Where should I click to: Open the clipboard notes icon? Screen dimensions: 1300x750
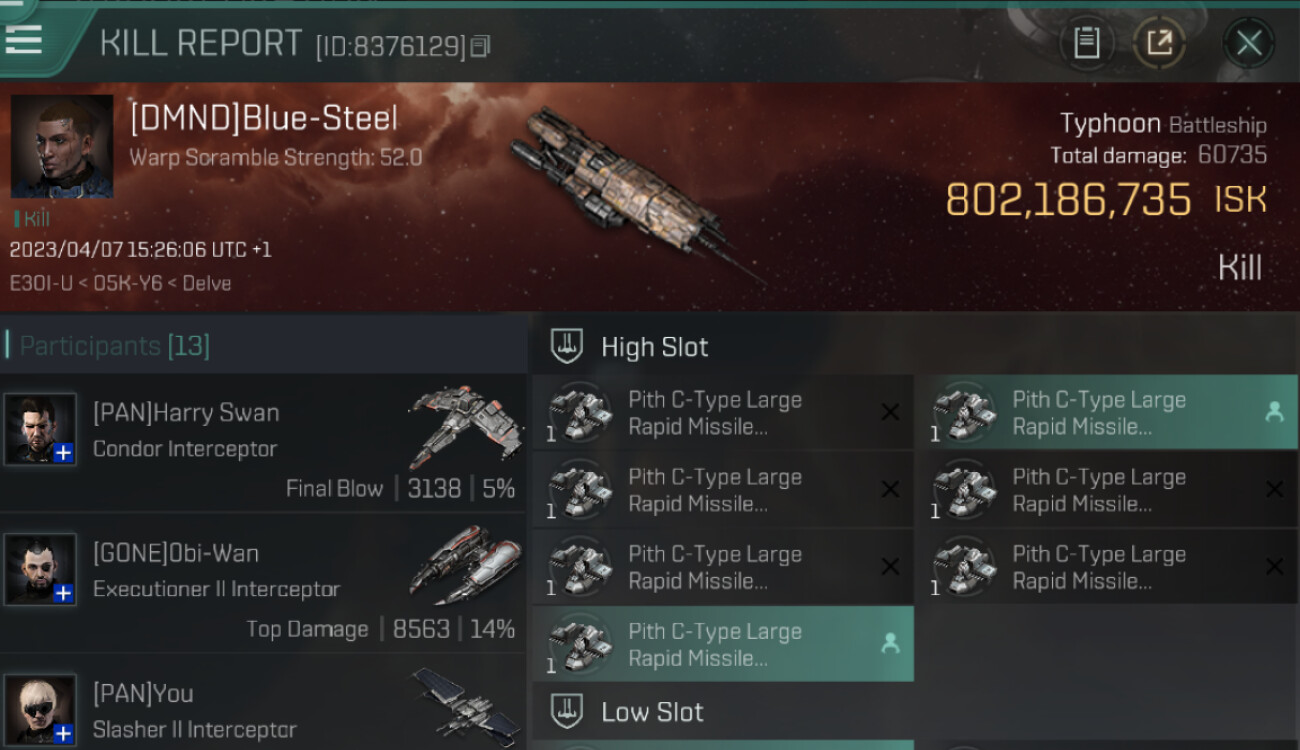(1087, 43)
